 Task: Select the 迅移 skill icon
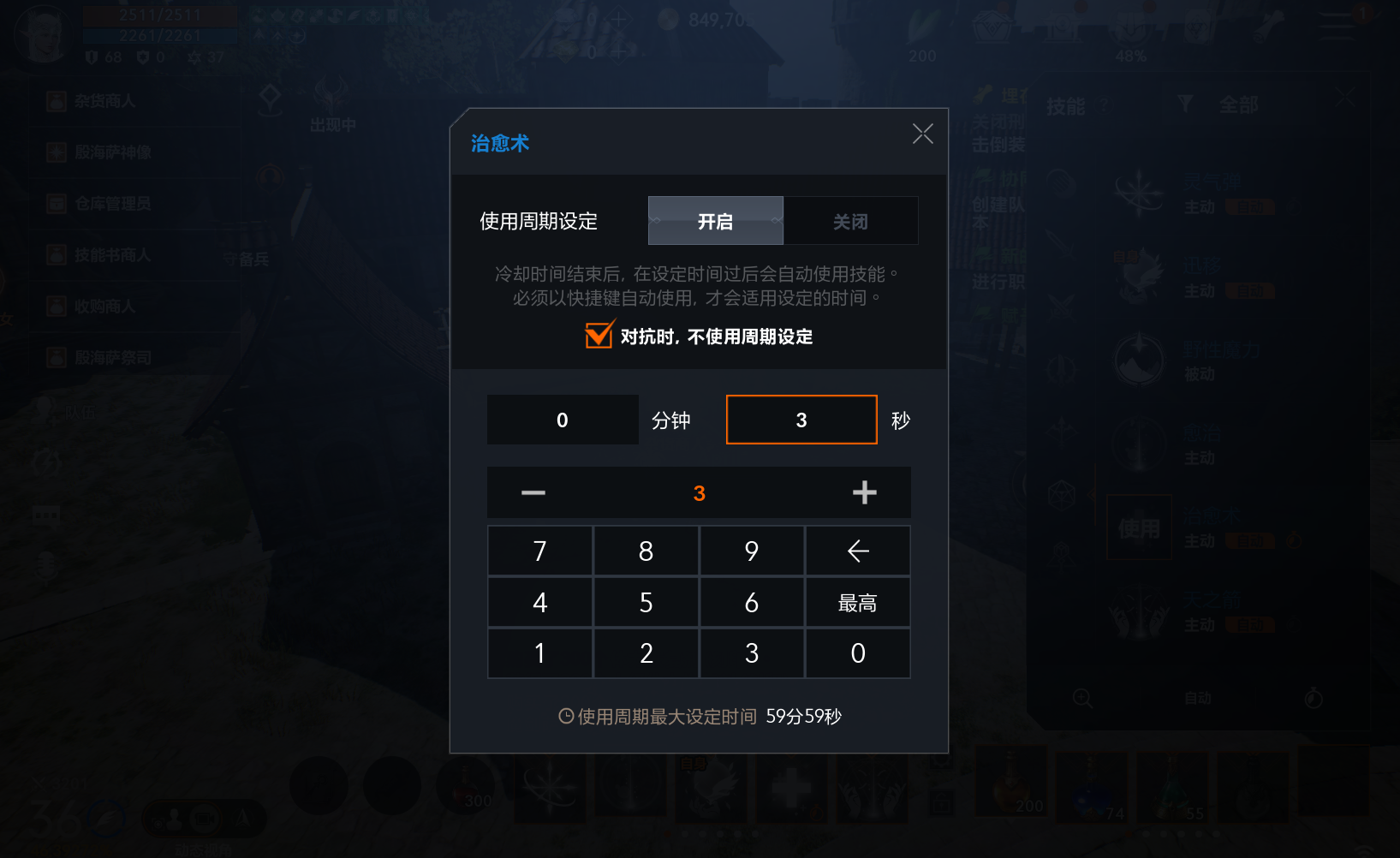click(x=1139, y=276)
